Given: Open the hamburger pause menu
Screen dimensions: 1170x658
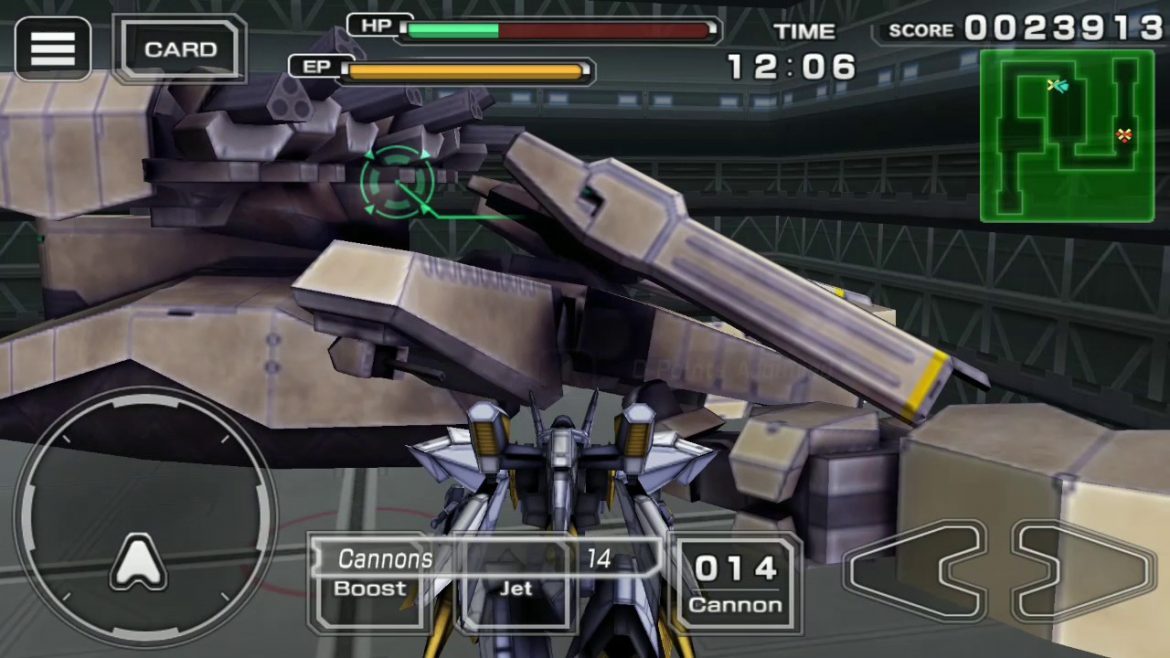Looking at the screenshot, I should 53,48.
